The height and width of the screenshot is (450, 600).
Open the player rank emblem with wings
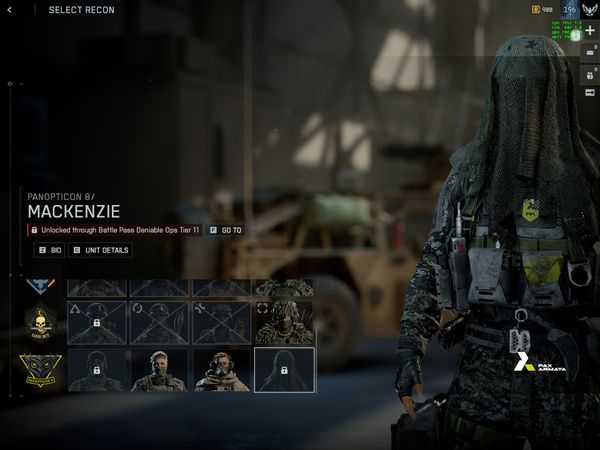589,10
